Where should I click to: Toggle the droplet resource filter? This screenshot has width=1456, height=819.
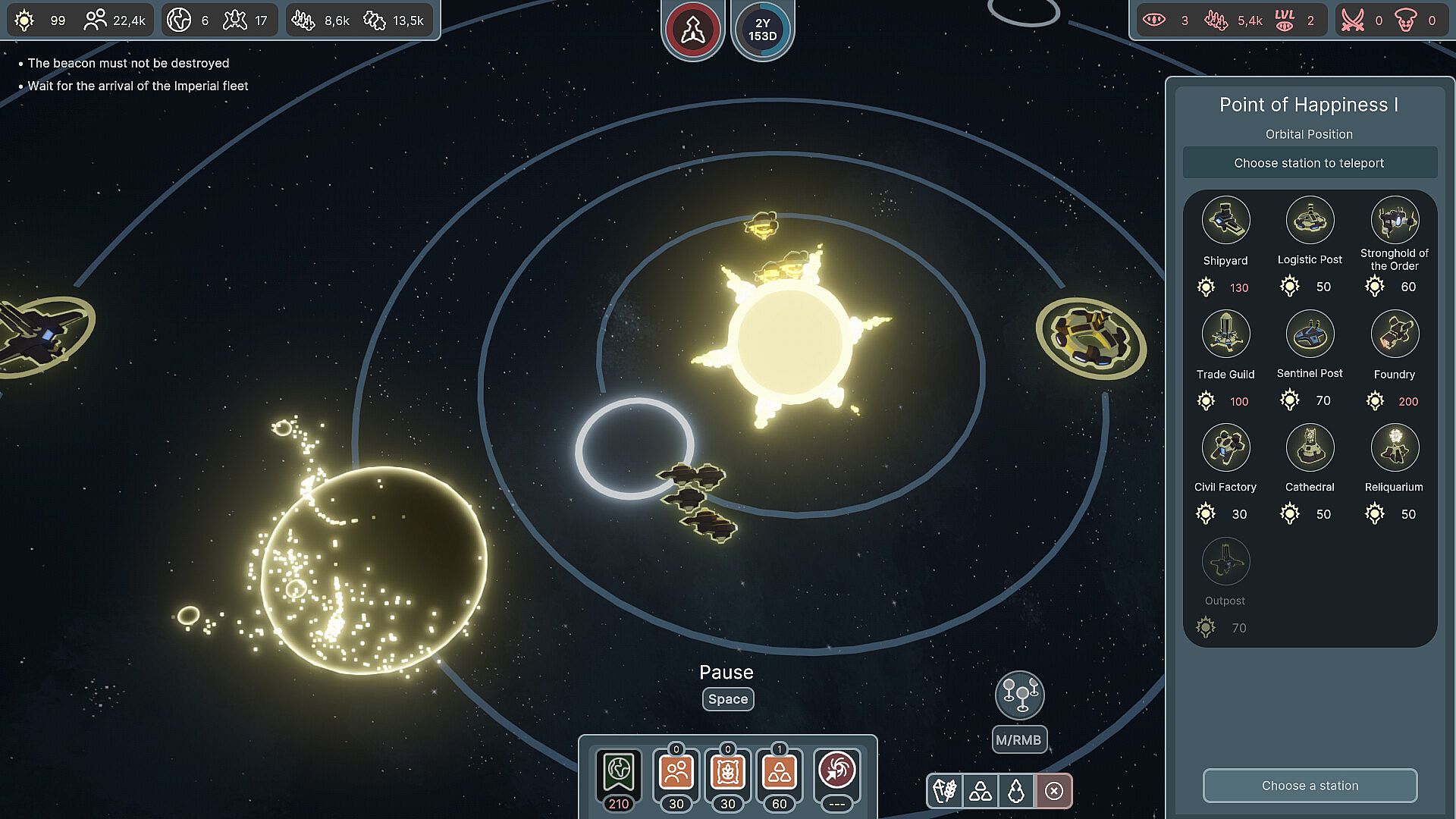tap(1016, 791)
